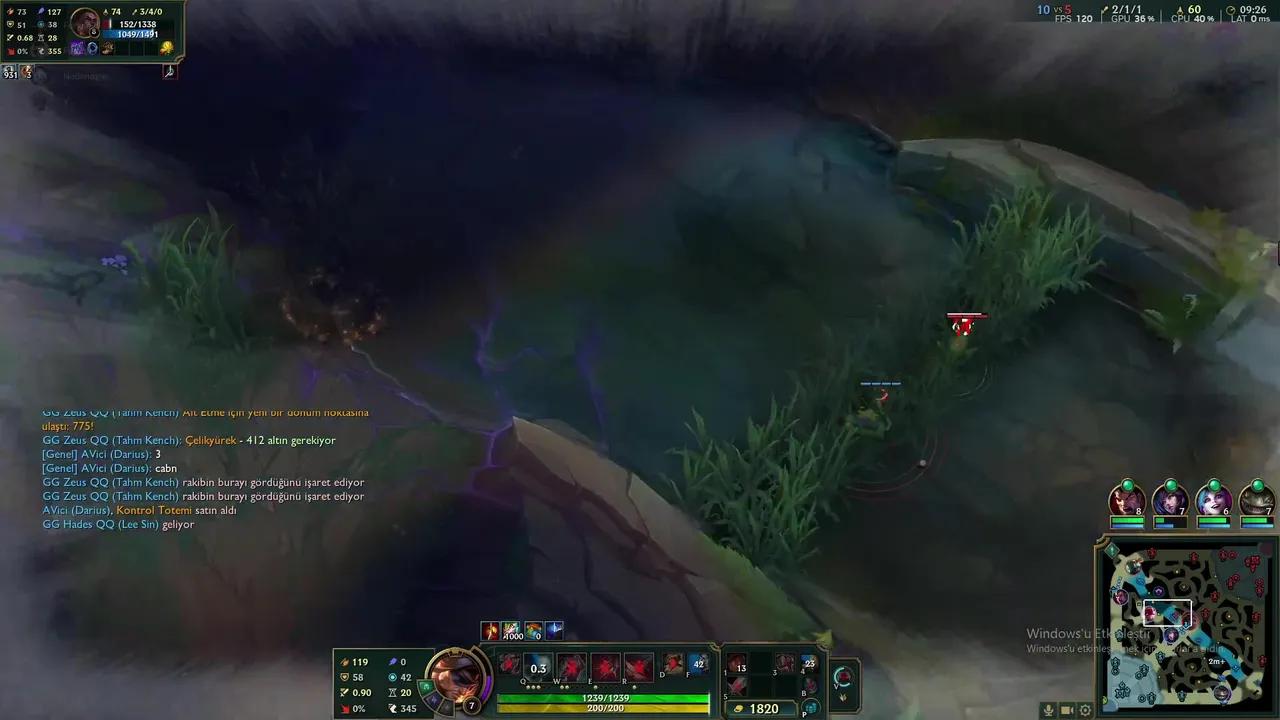Click the V ping wheel icon on the HUD
Screen dimensions: 1280x720
pos(843,677)
